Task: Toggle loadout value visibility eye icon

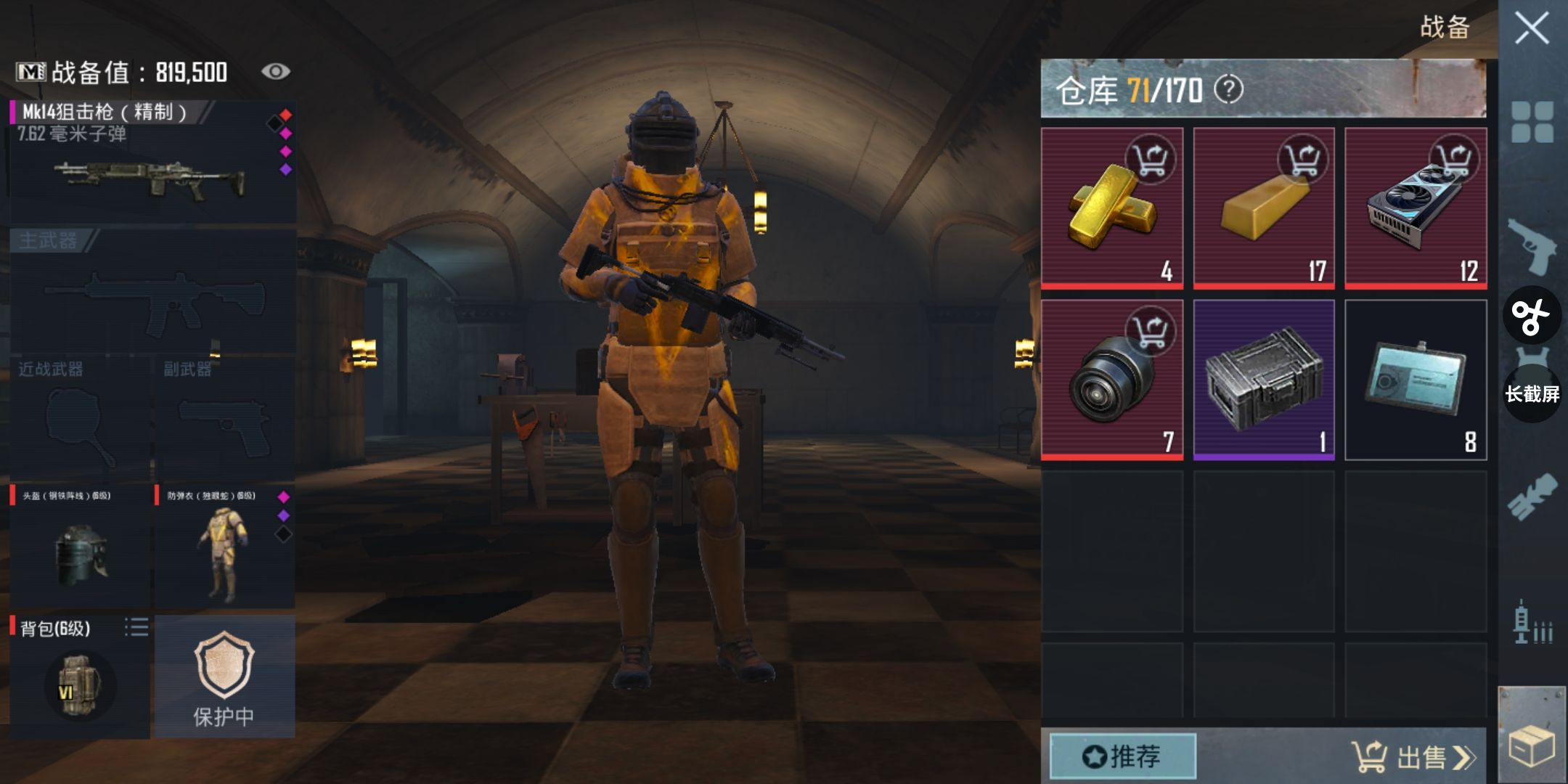Action: (x=275, y=71)
